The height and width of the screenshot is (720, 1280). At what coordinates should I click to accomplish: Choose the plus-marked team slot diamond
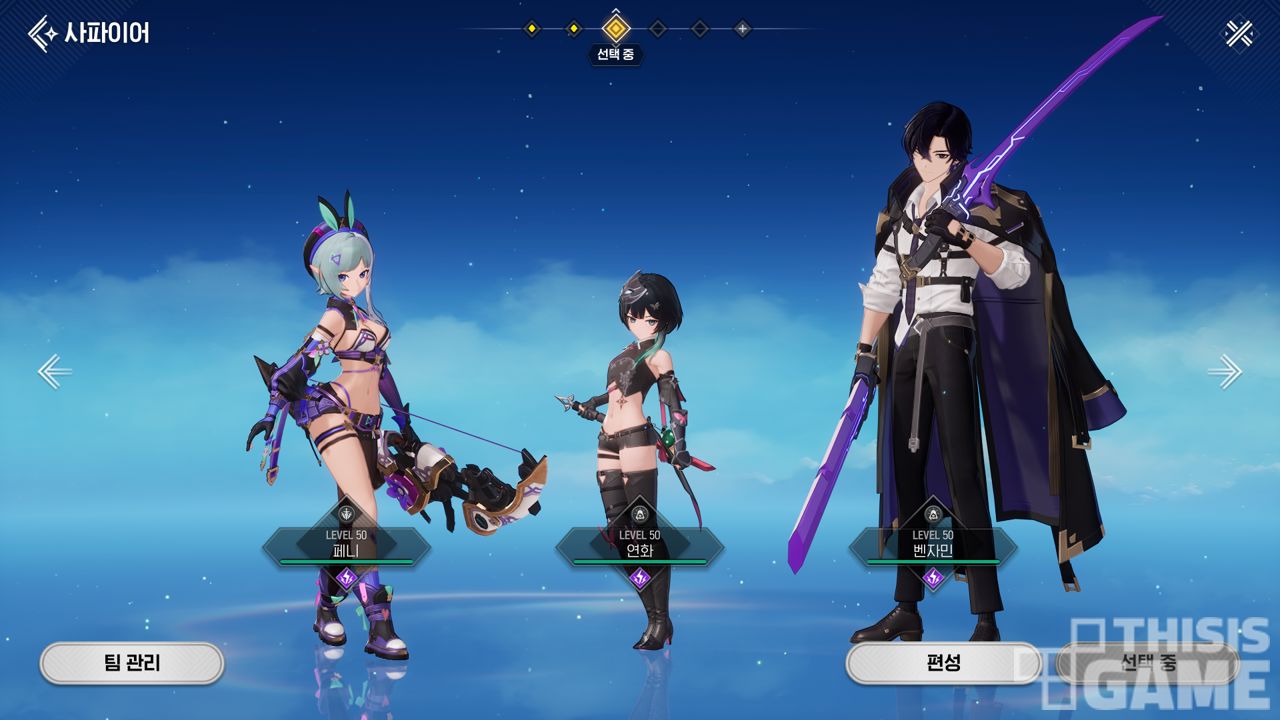coord(742,29)
